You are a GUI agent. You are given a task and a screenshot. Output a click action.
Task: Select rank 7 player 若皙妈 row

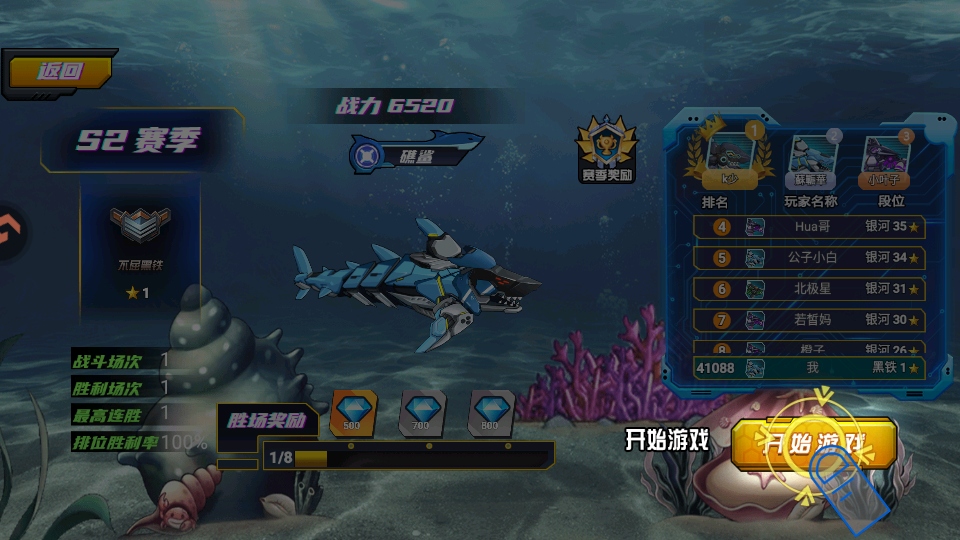pyautogui.click(x=808, y=320)
